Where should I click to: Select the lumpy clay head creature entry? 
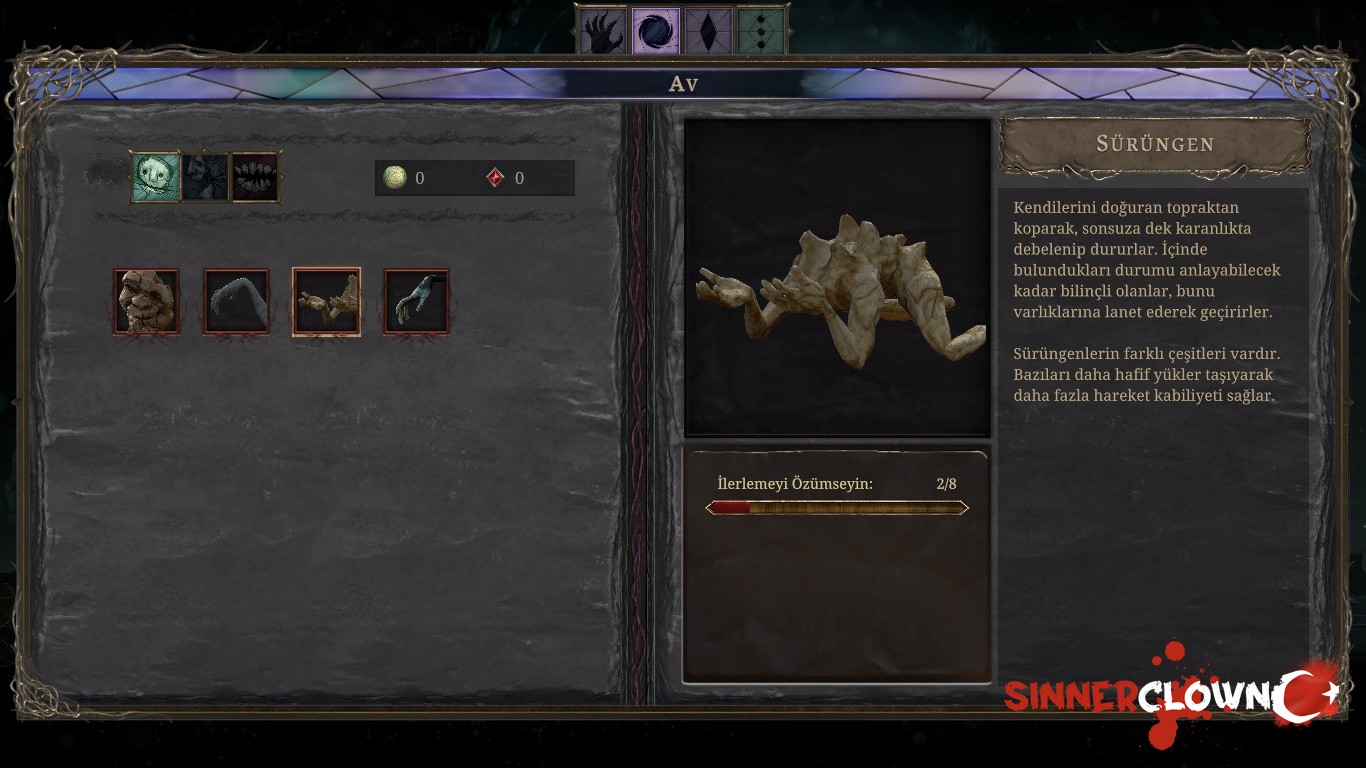pyautogui.click(x=146, y=301)
